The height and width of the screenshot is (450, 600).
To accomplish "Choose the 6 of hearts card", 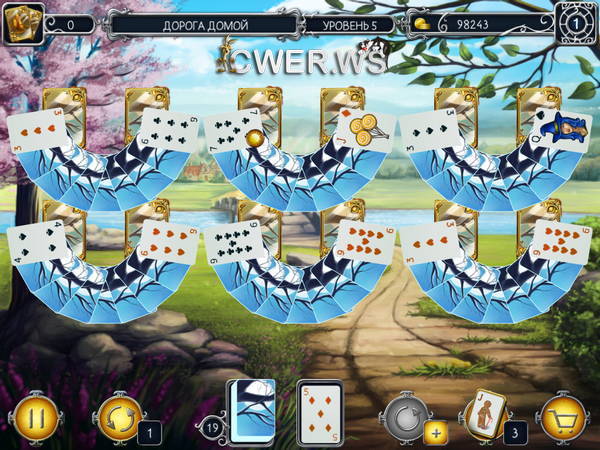I will click(x=166, y=241).
